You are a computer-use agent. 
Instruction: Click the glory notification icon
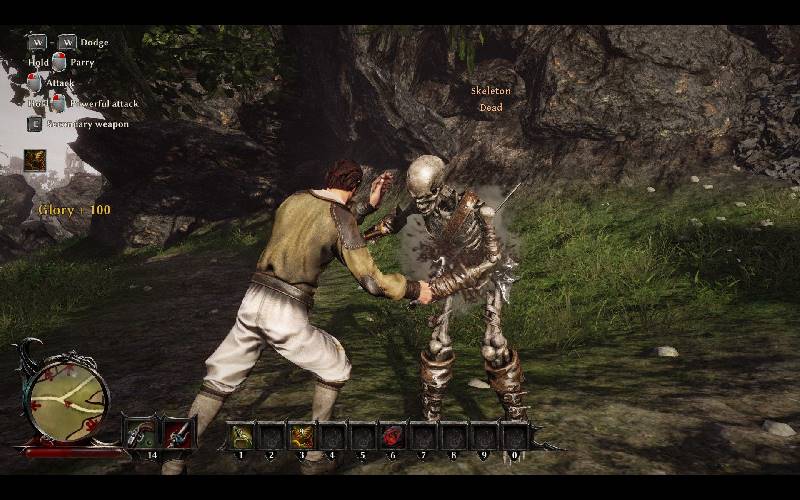pyautogui.click(x=35, y=160)
